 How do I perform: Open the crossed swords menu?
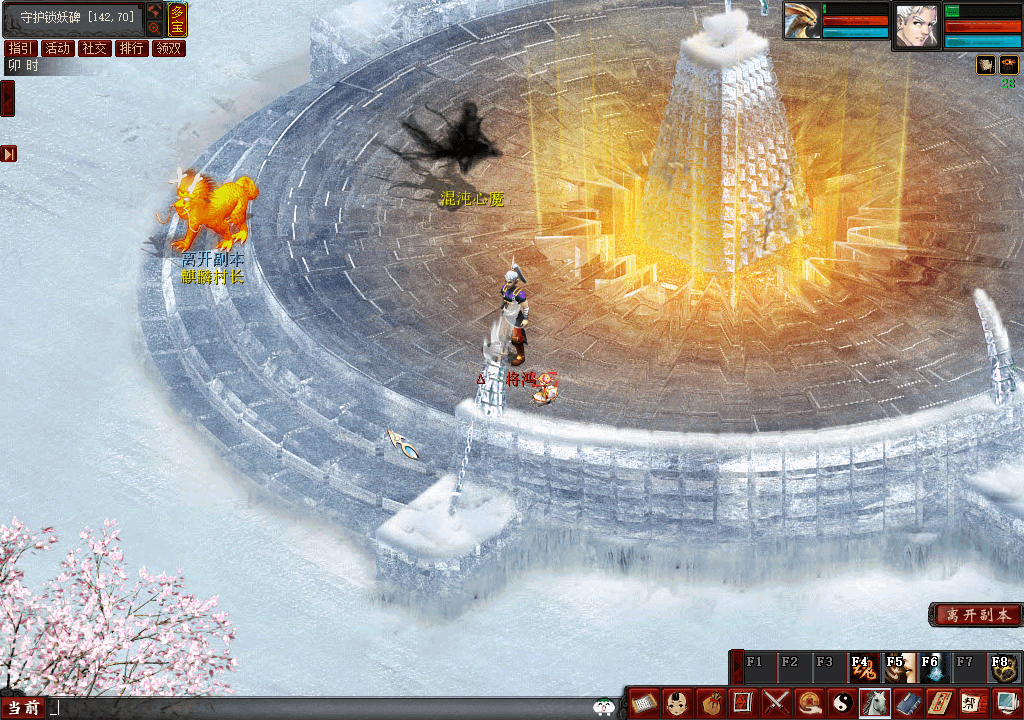pos(776,703)
